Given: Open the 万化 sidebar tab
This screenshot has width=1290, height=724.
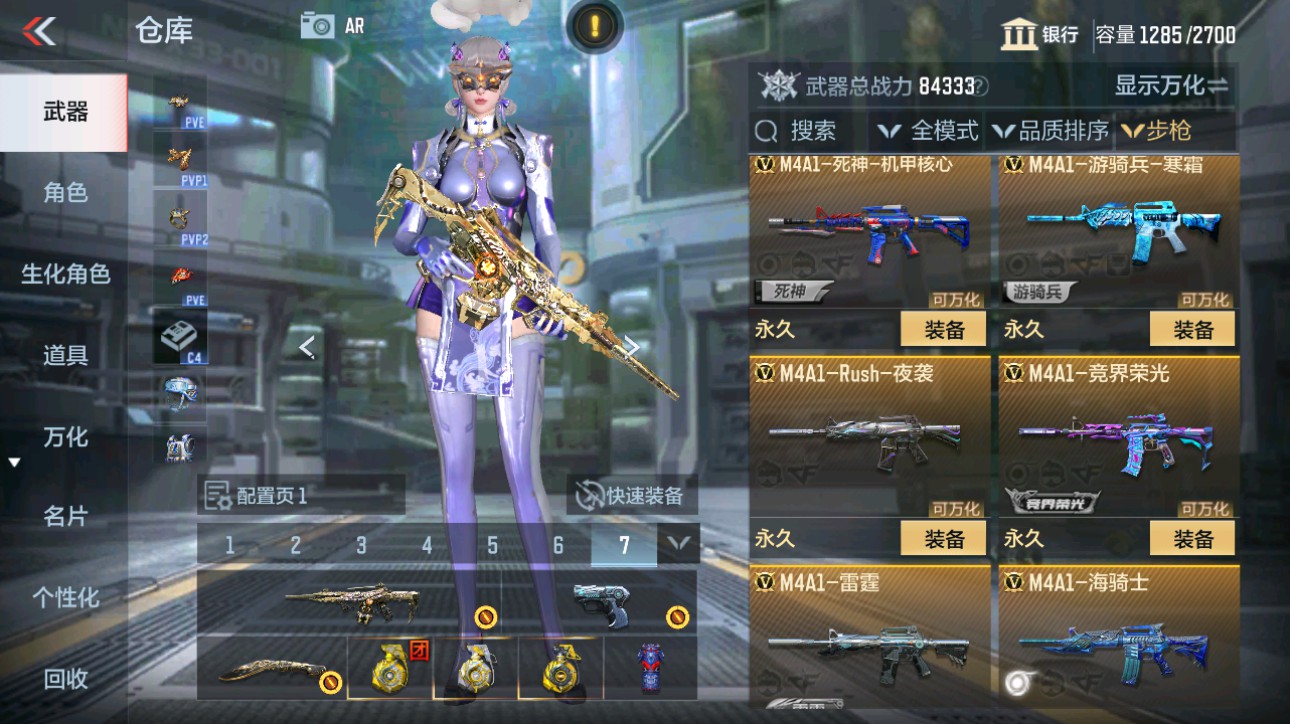Looking at the screenshot, I should 65,438.
